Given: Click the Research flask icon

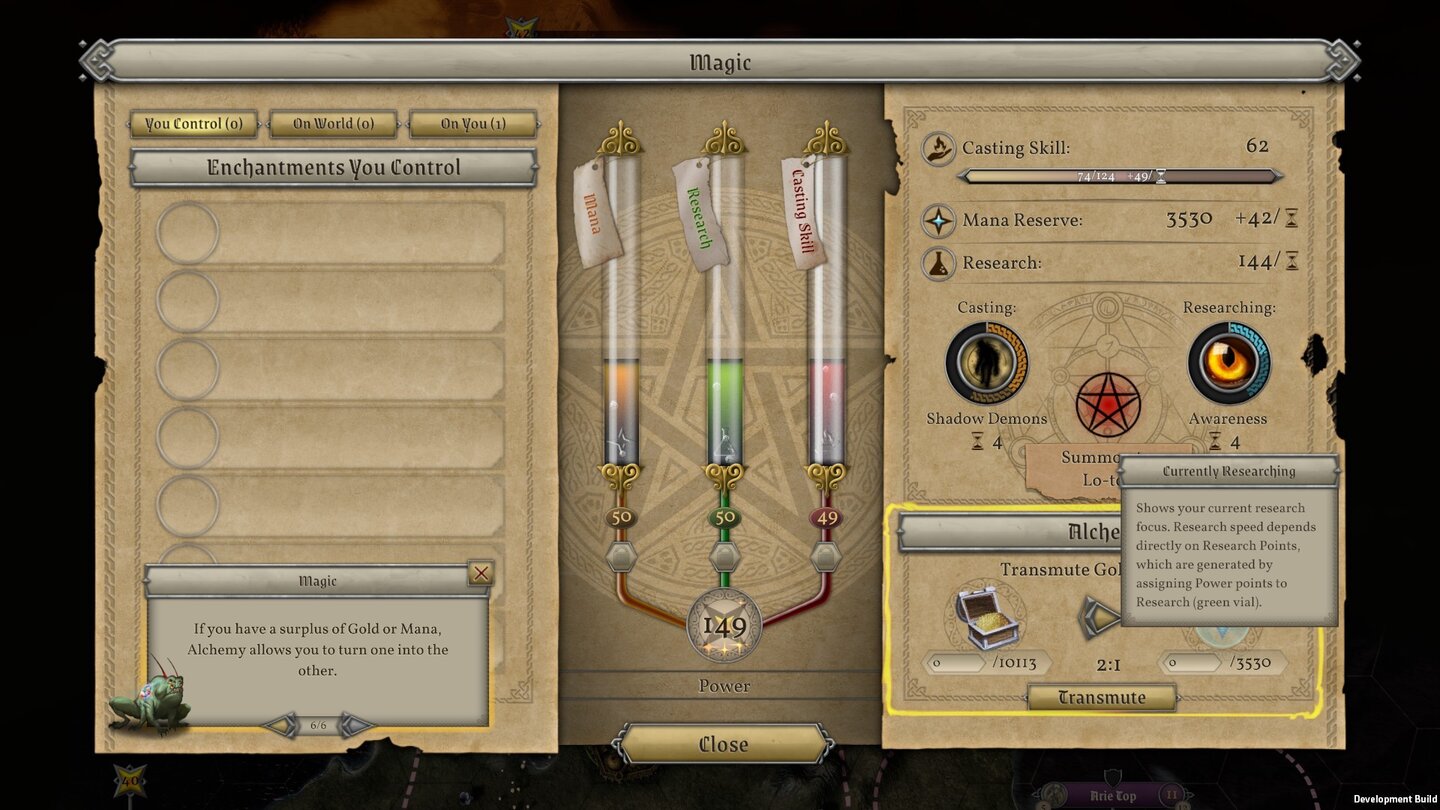Looking at the screenshot, I should tap(937, 262).
